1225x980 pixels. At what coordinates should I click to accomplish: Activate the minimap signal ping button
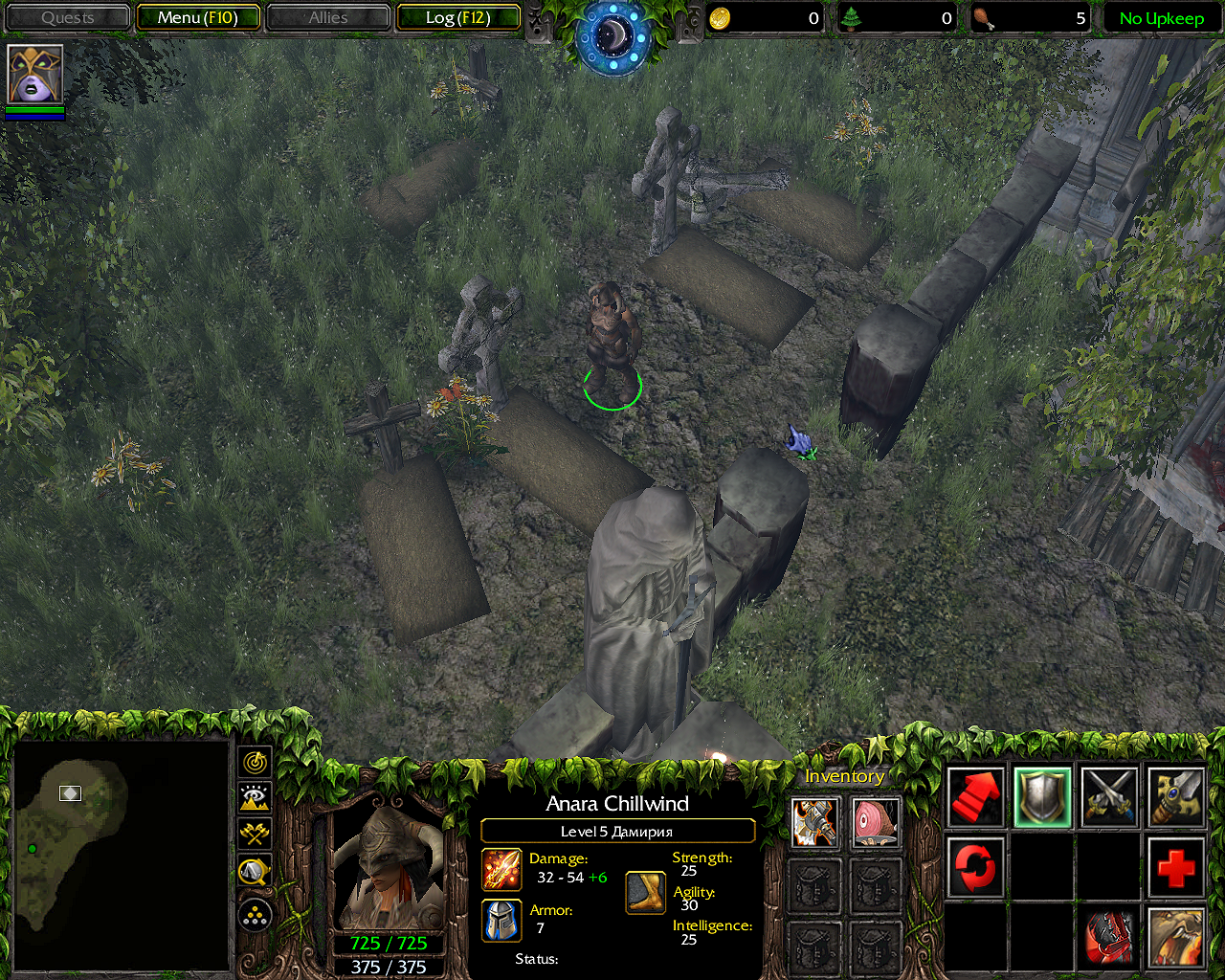click(x=255, y=763)
